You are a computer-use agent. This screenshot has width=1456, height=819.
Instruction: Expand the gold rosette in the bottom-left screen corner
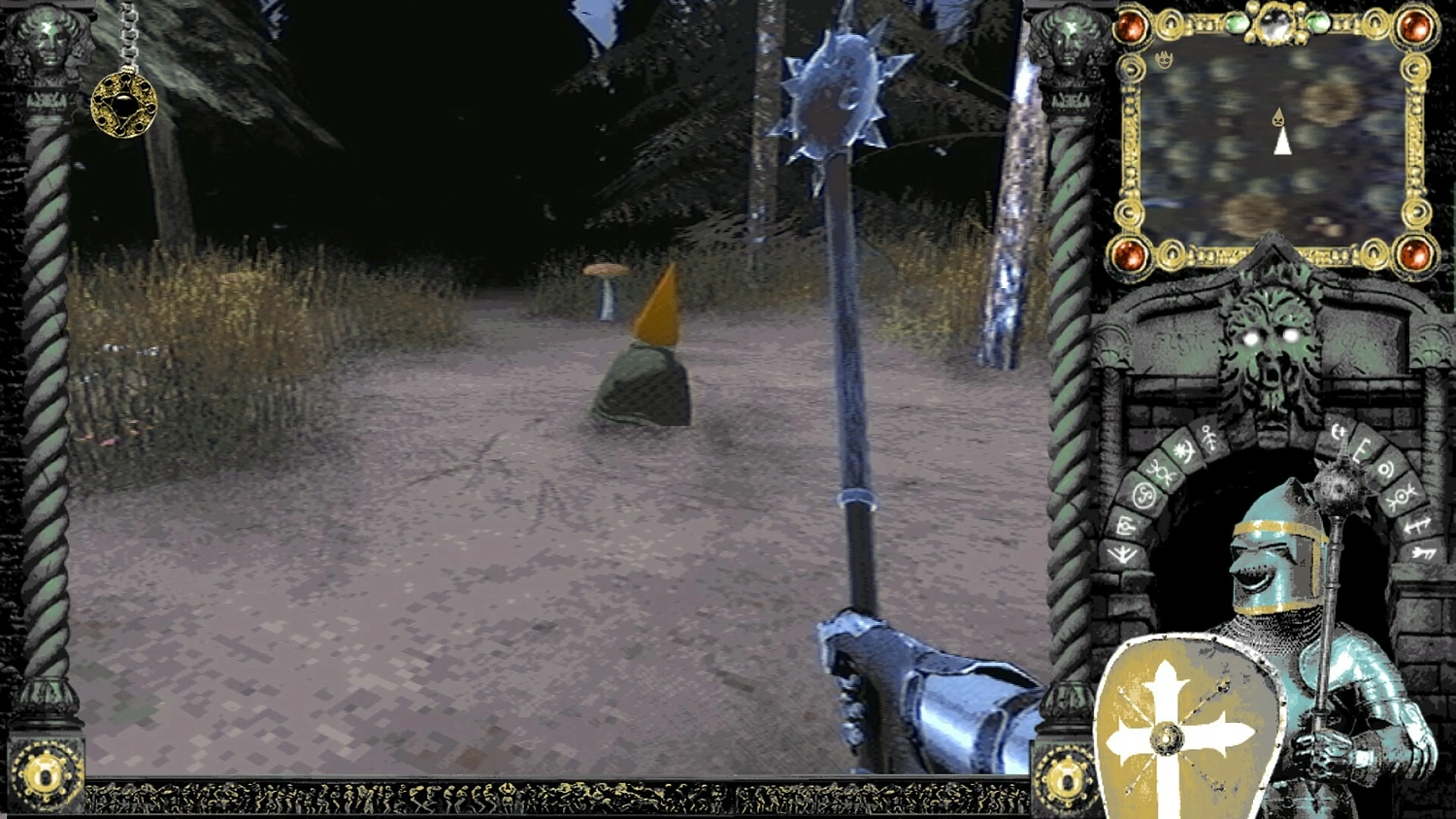44,776
